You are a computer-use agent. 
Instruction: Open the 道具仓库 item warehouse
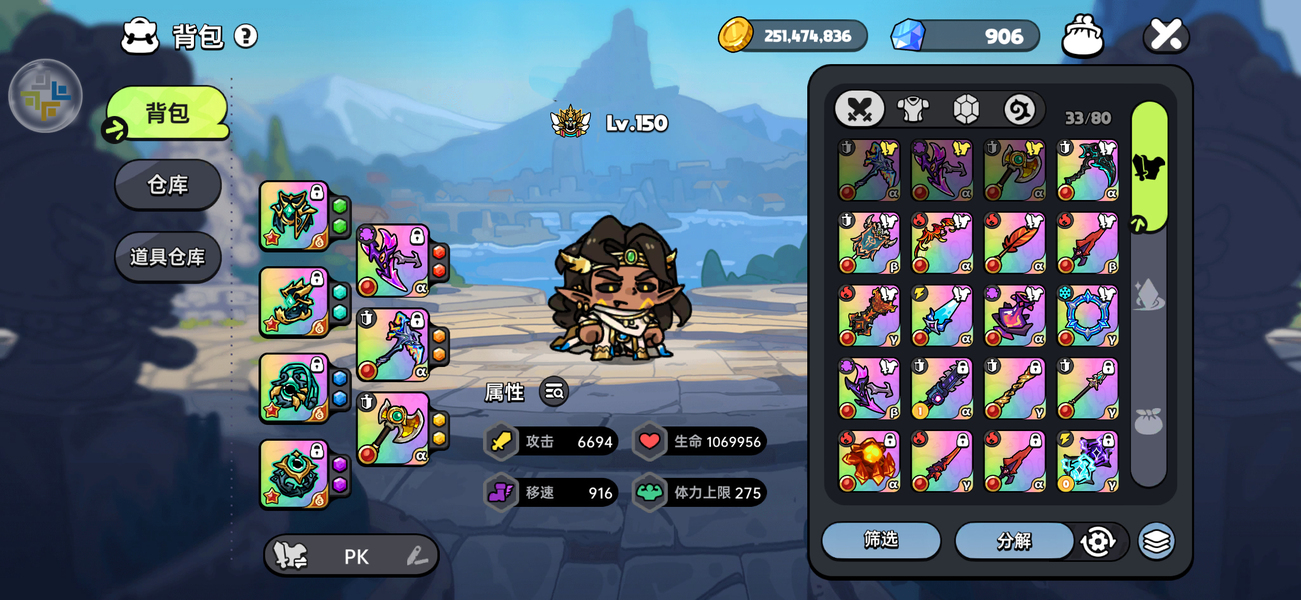(x=168, y=257)
